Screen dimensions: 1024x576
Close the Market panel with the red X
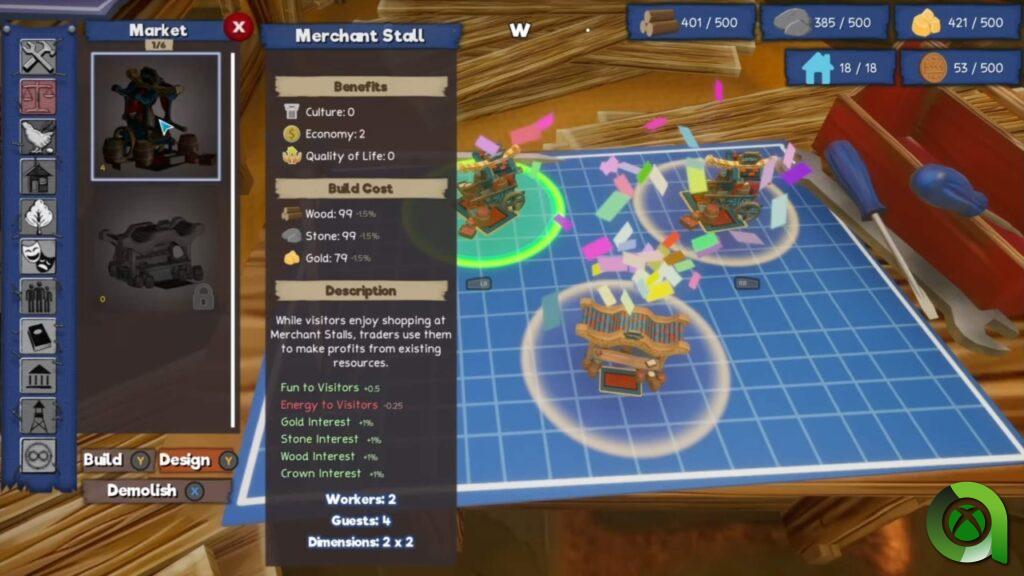pyautogui.click(x=238, y=28)
